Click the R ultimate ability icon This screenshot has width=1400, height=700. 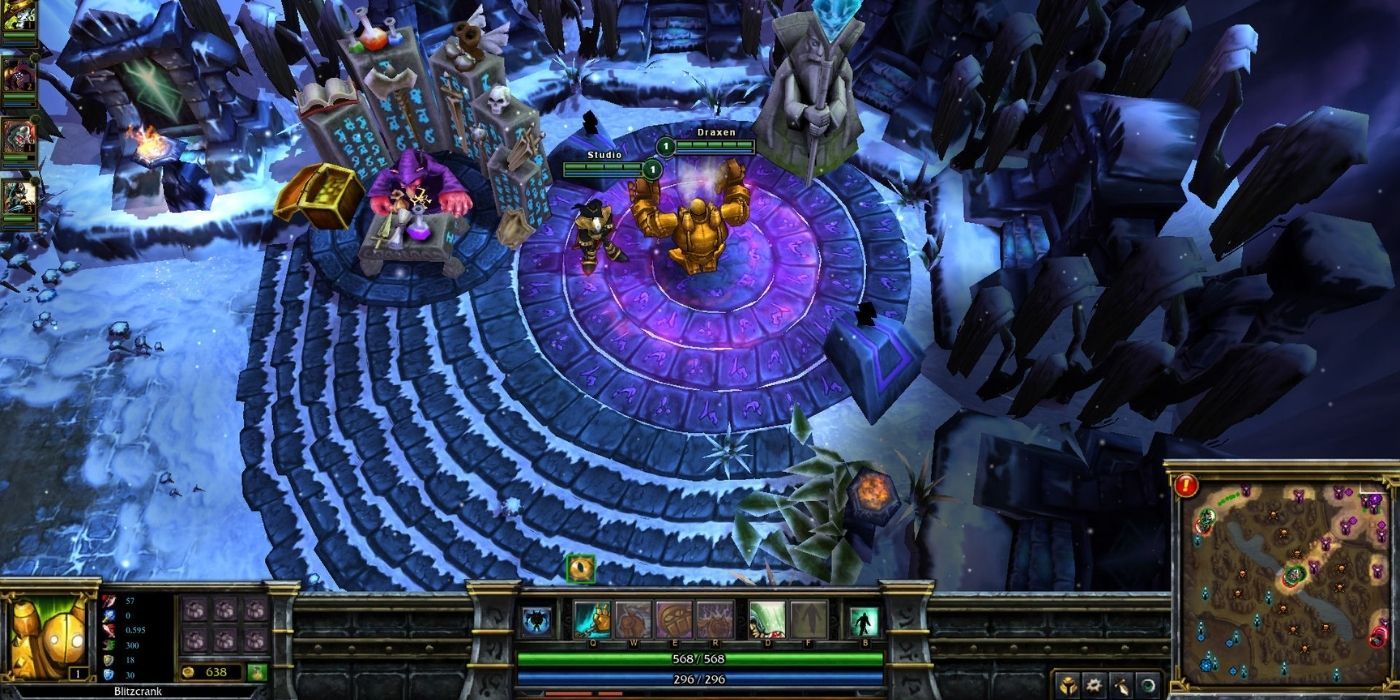715,620
